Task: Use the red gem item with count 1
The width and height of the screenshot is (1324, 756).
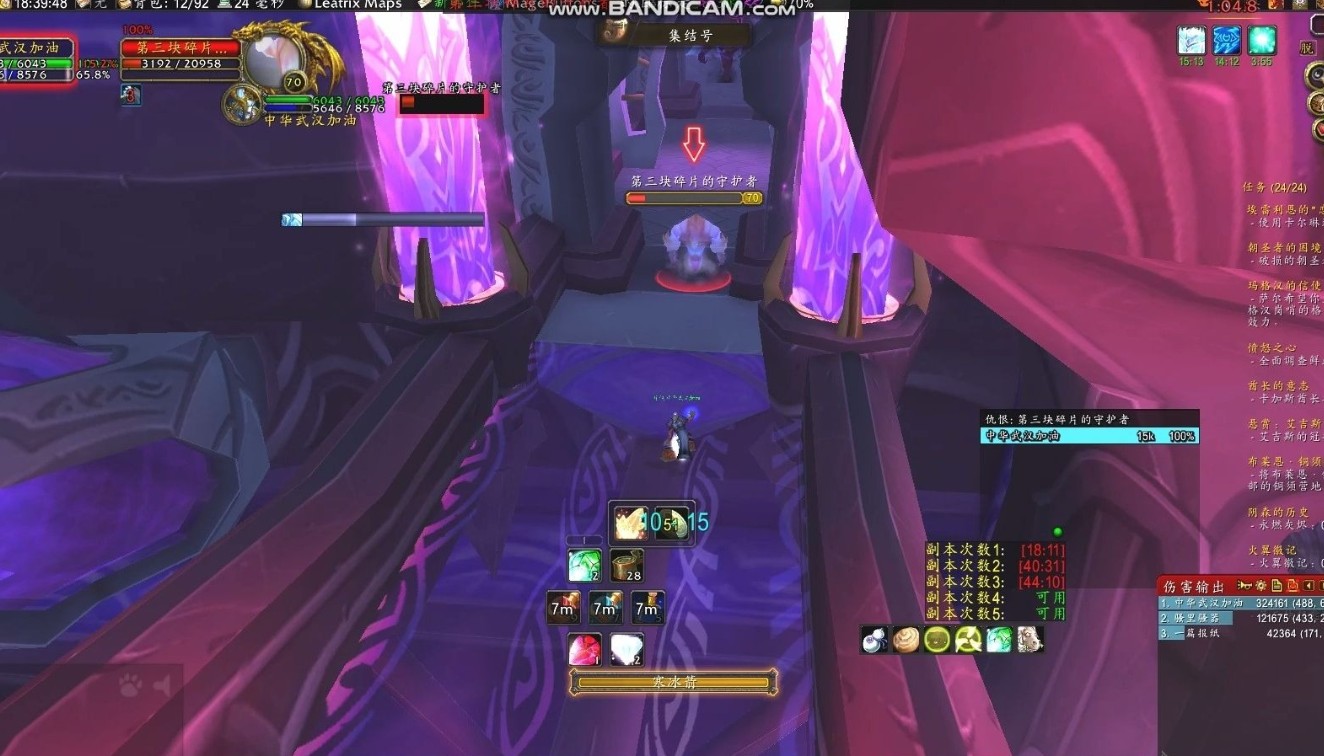Action: (584, 650)
